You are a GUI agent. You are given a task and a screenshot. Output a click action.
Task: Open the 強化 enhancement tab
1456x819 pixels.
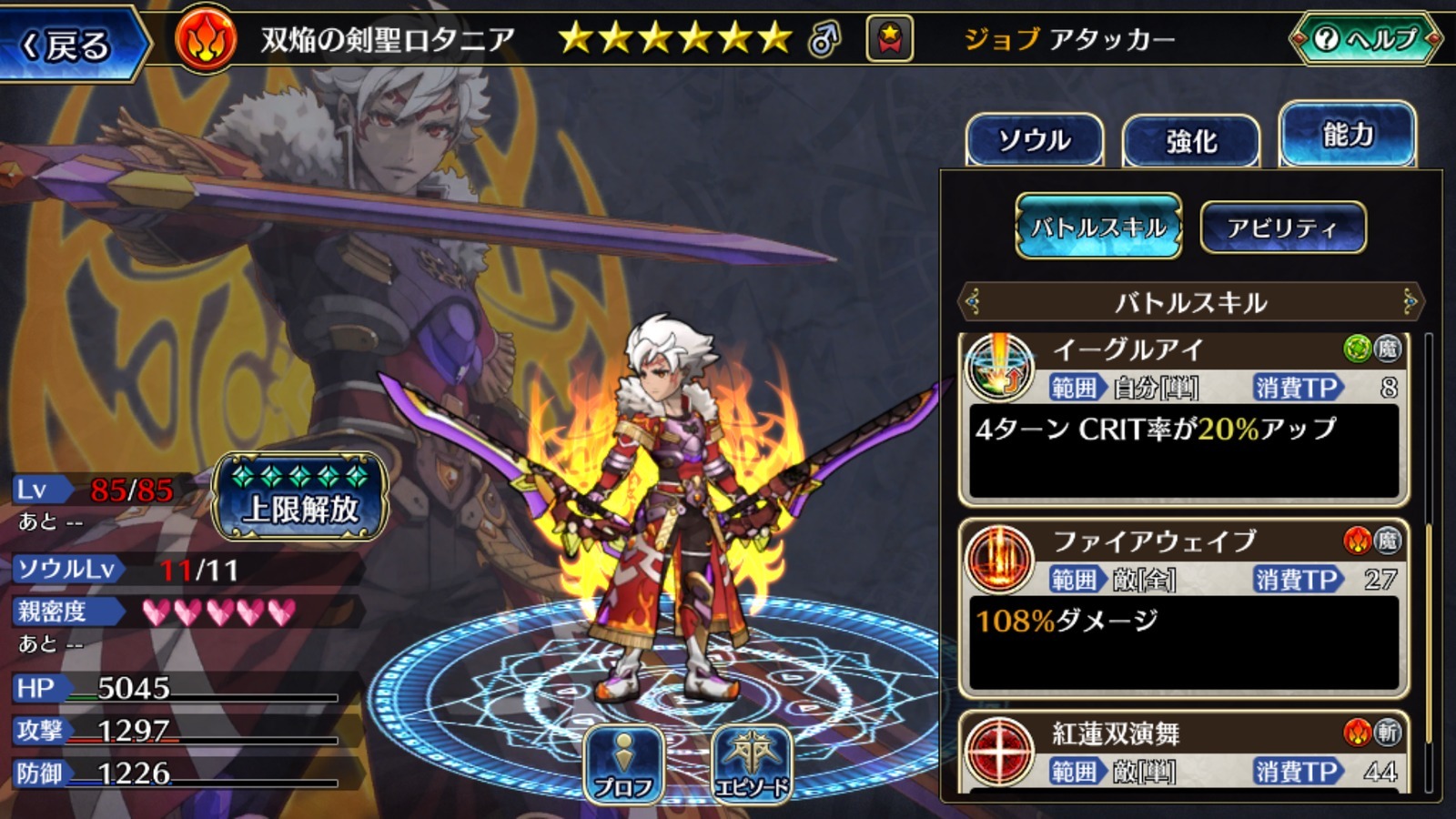tap(1191, 141)
